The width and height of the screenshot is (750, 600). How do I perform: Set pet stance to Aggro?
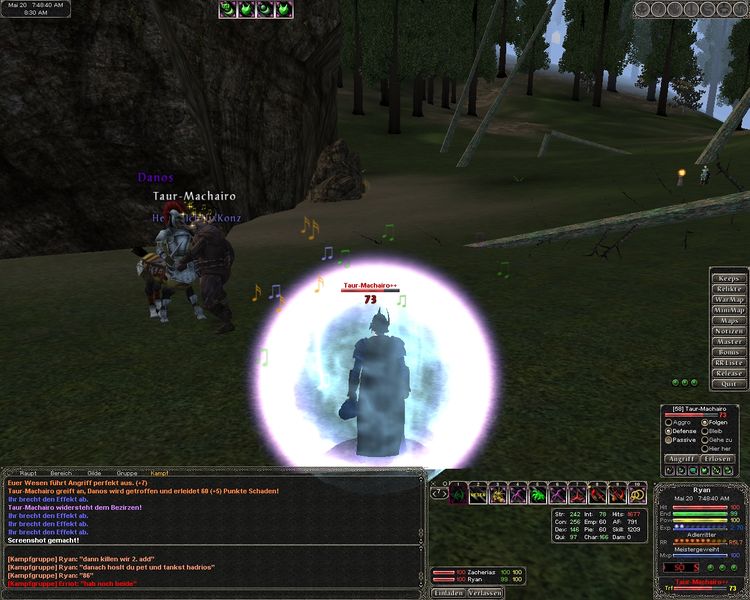click(669, 422)
